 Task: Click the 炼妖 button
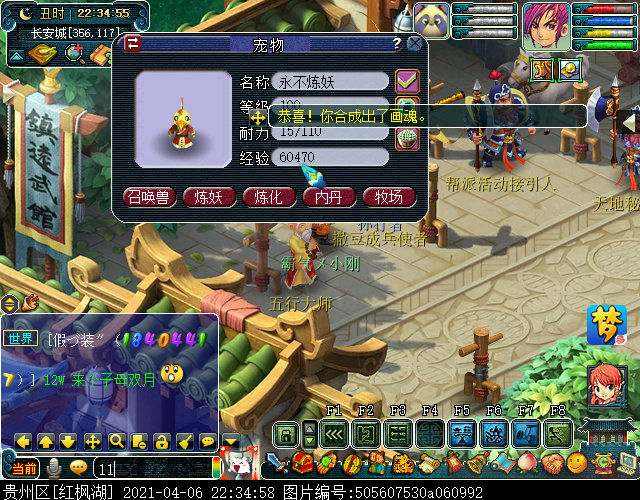click(x=208, y=196)
